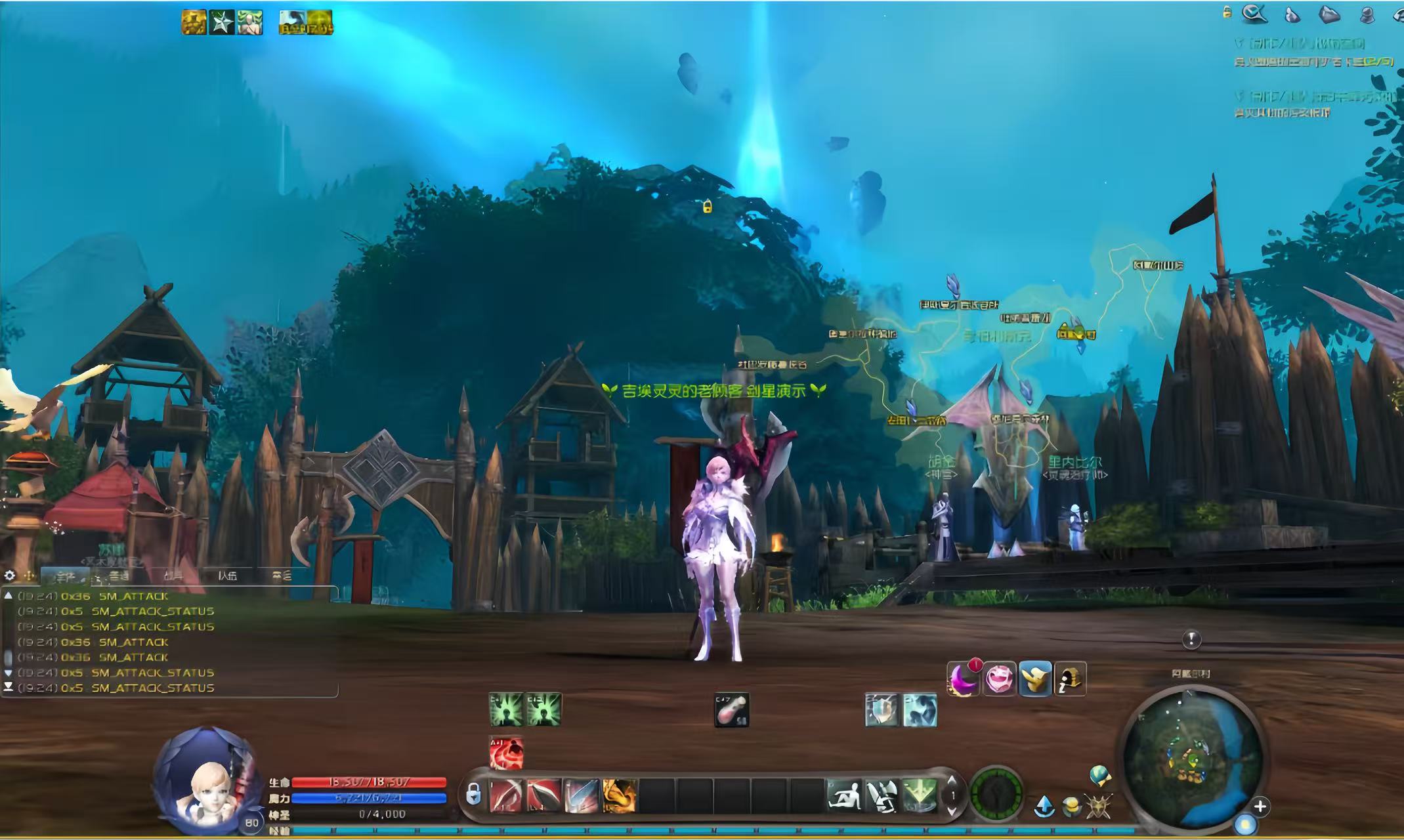This screenshot has height=840, width=1404.
Task: Activate the red swirl skill icon
Action: point(506,753)
